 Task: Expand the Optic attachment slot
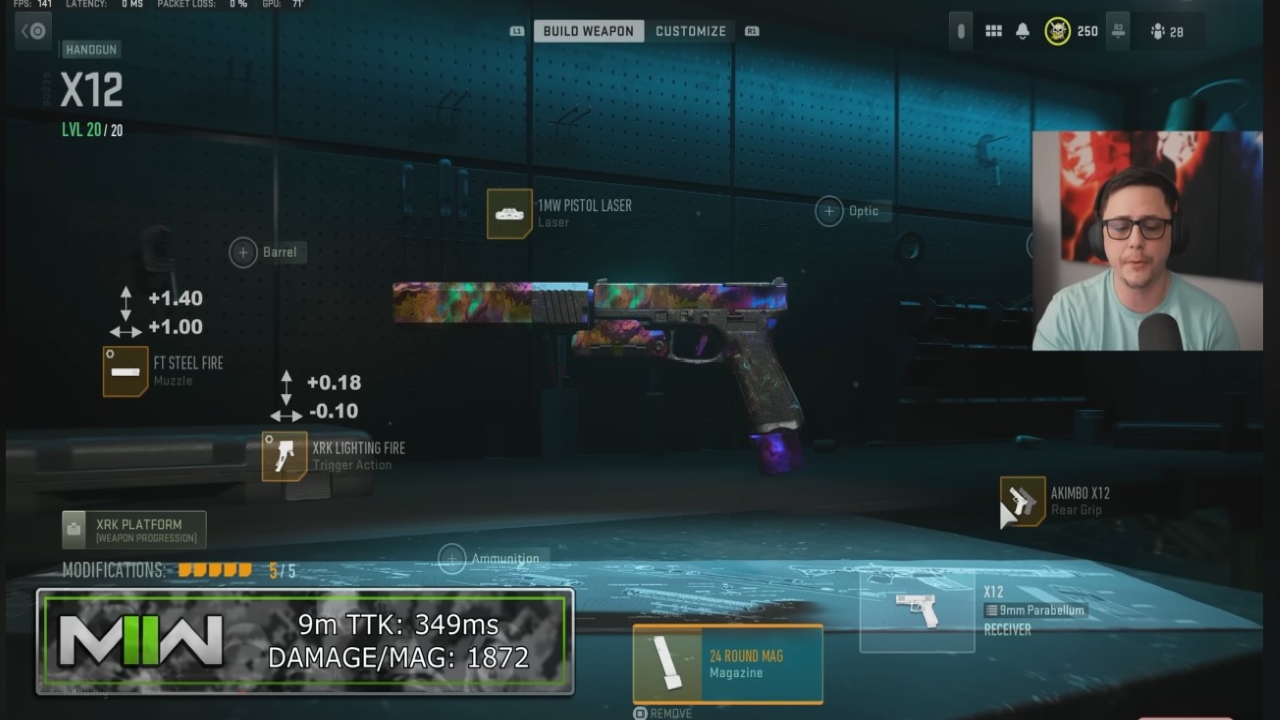click(x=829, y=210)
